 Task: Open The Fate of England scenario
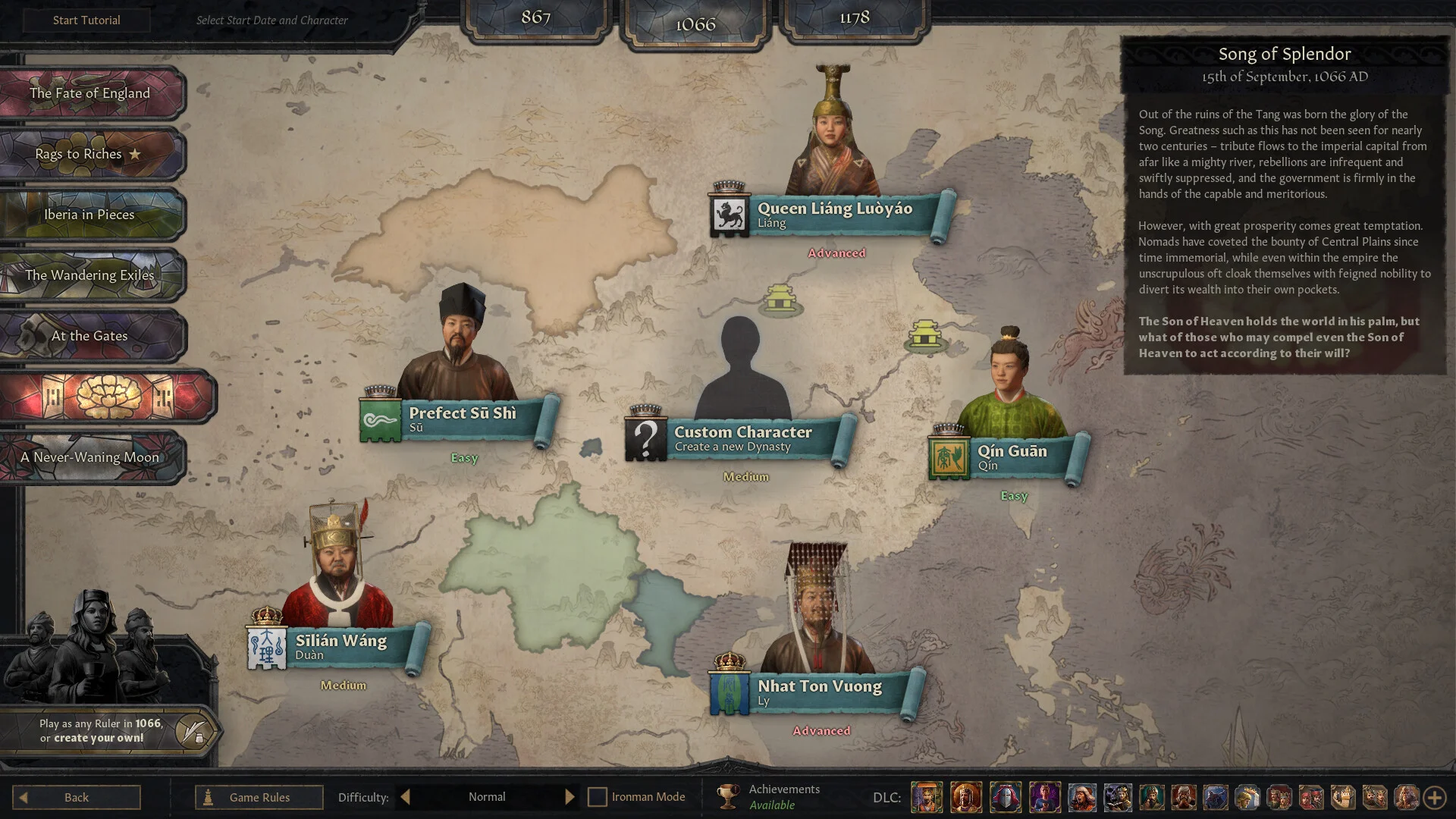point(89,93)
